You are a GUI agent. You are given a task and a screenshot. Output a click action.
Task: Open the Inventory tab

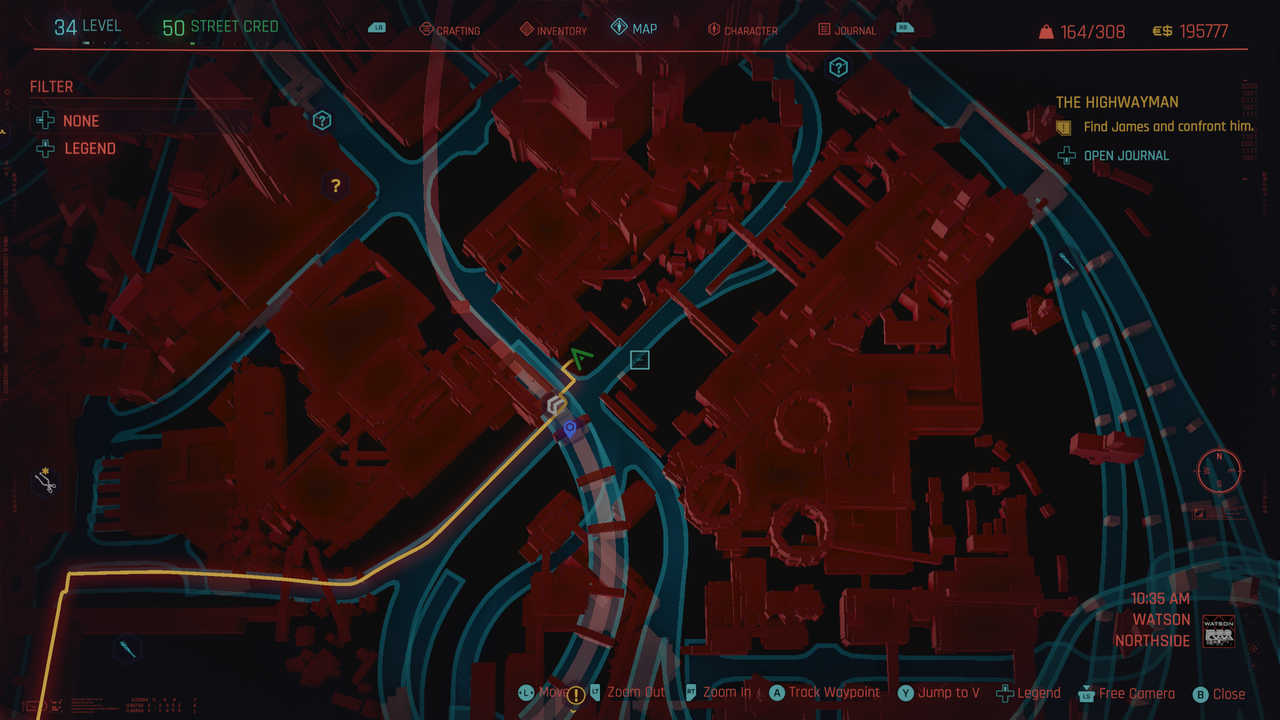click(553, 30)
